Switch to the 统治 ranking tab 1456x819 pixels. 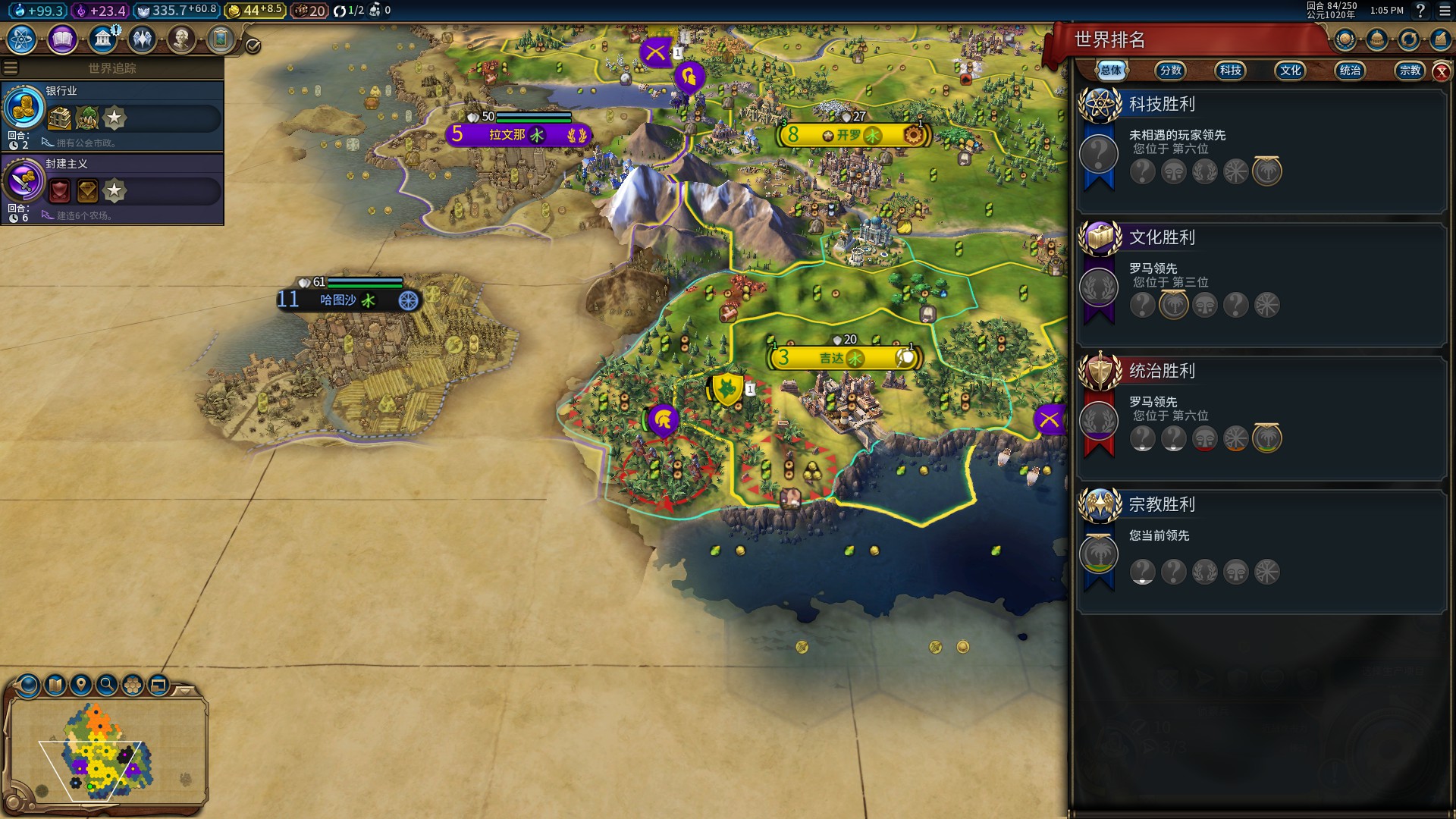point(1350,71)
